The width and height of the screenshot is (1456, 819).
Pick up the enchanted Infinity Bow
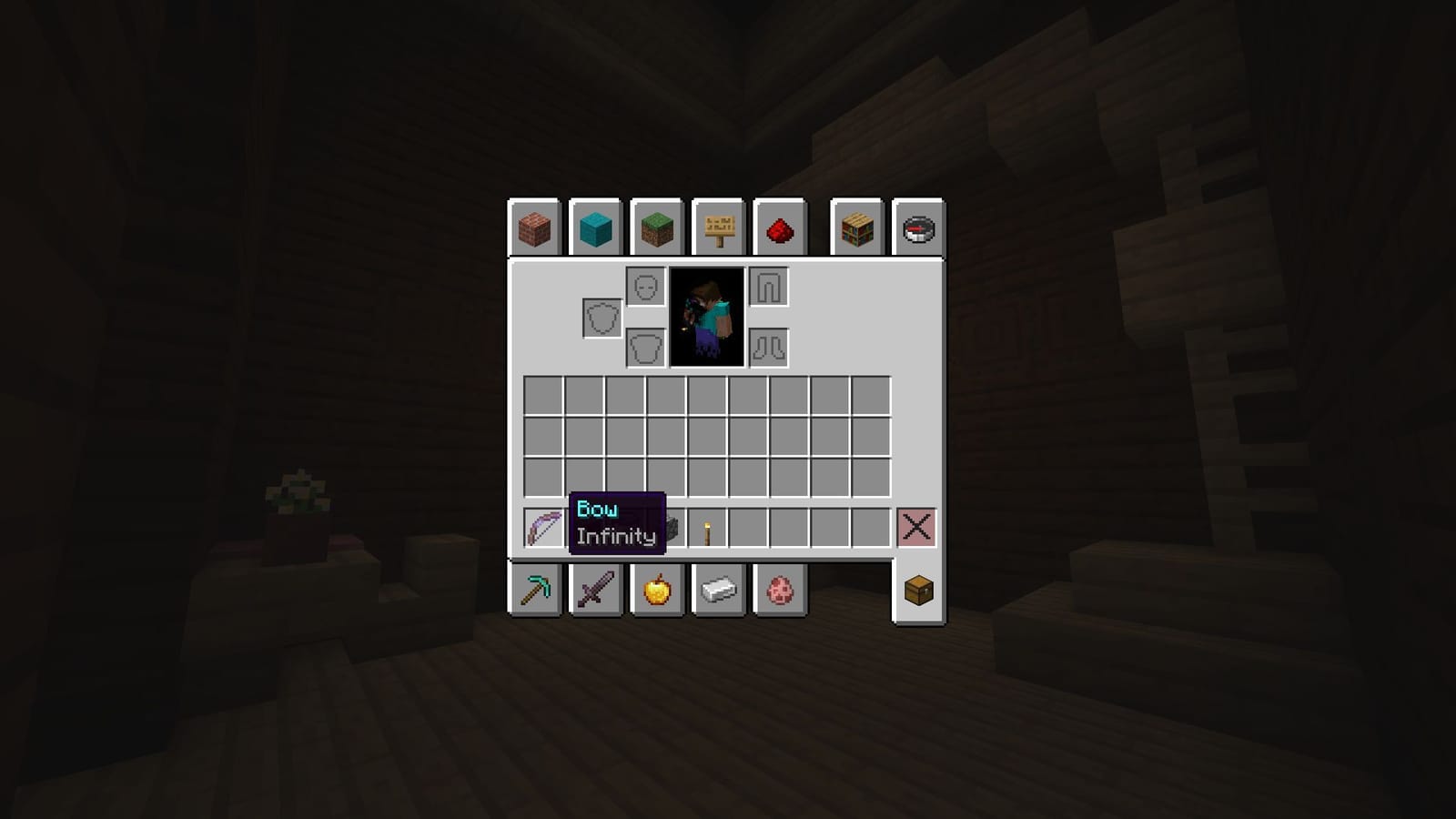tap(541, 524)
